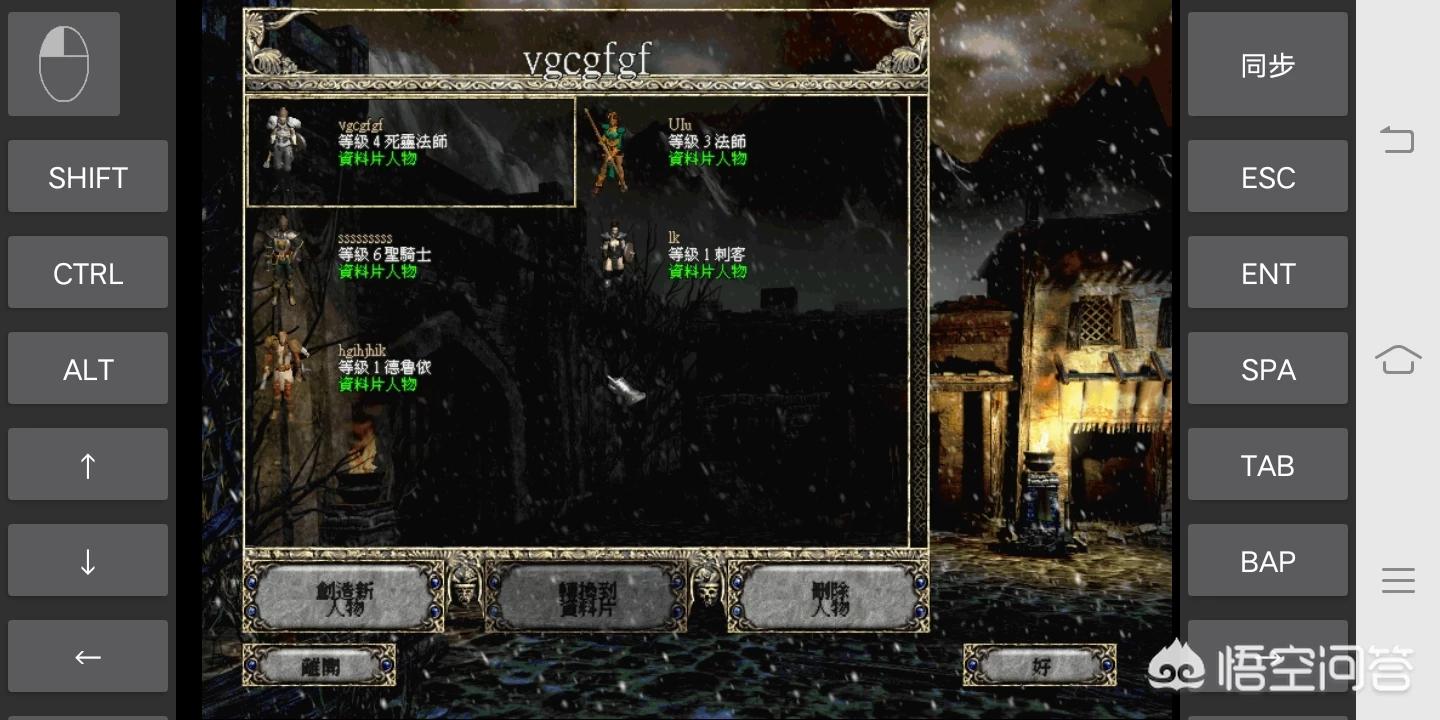The height and width of the screenshot is (720, 1440).
Task: Click the 刪除人物 delete character button
Action: (829, 598)
